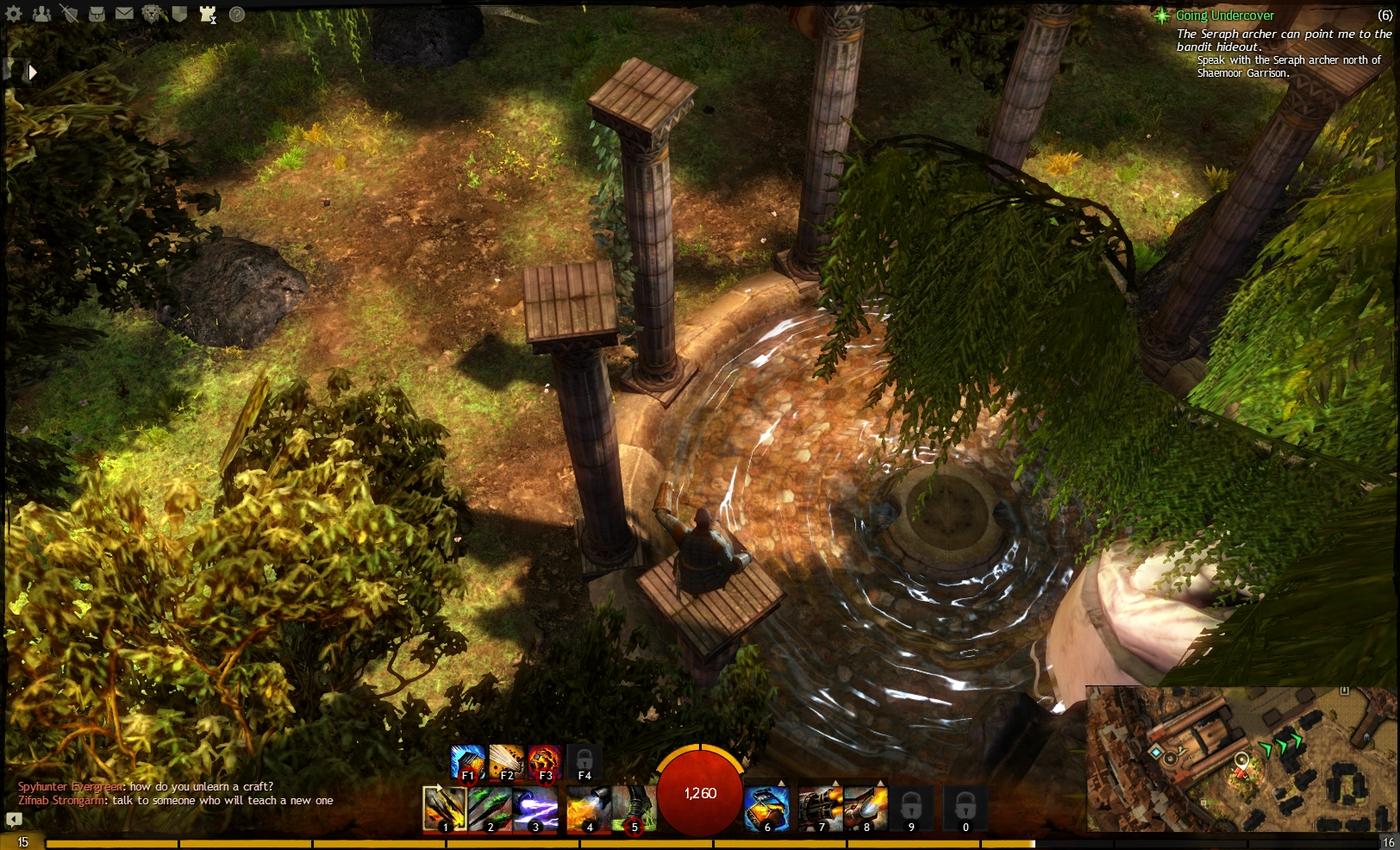Toggle tracking on the Going Undercover quest star
Viewport: 1400px width, 850px height.
(1161, 16)
